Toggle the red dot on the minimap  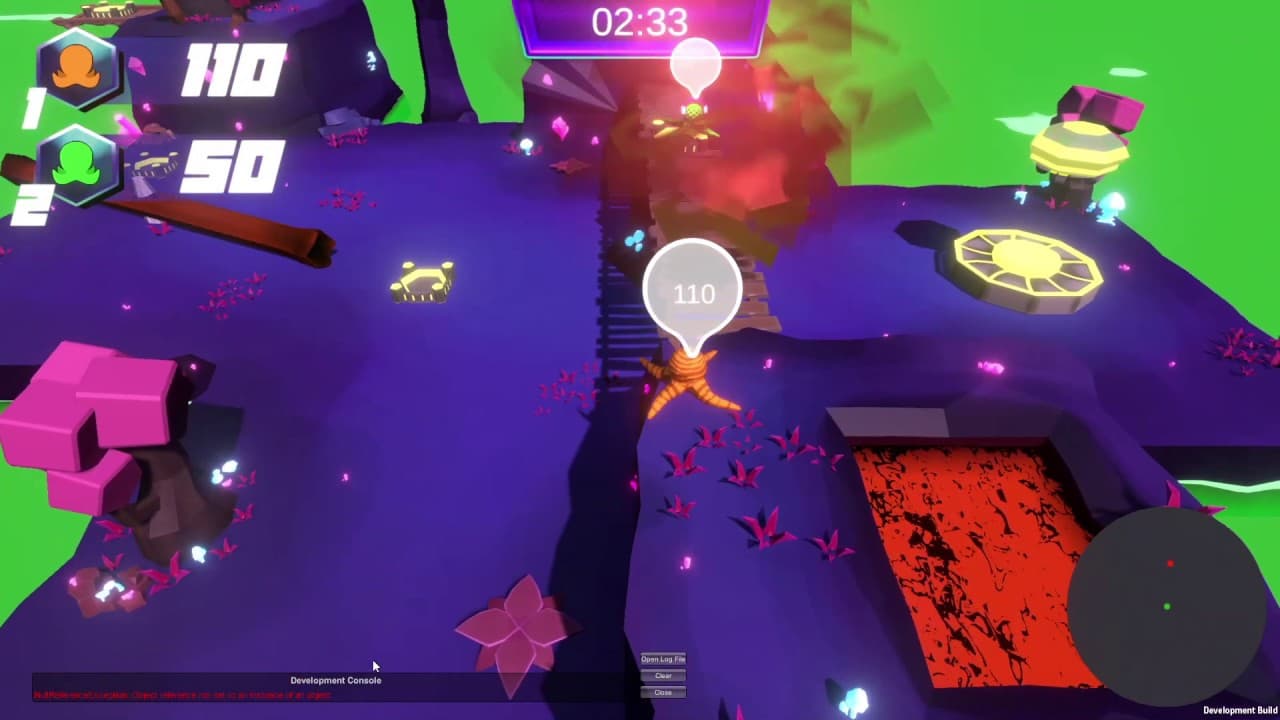point(1170,562)
